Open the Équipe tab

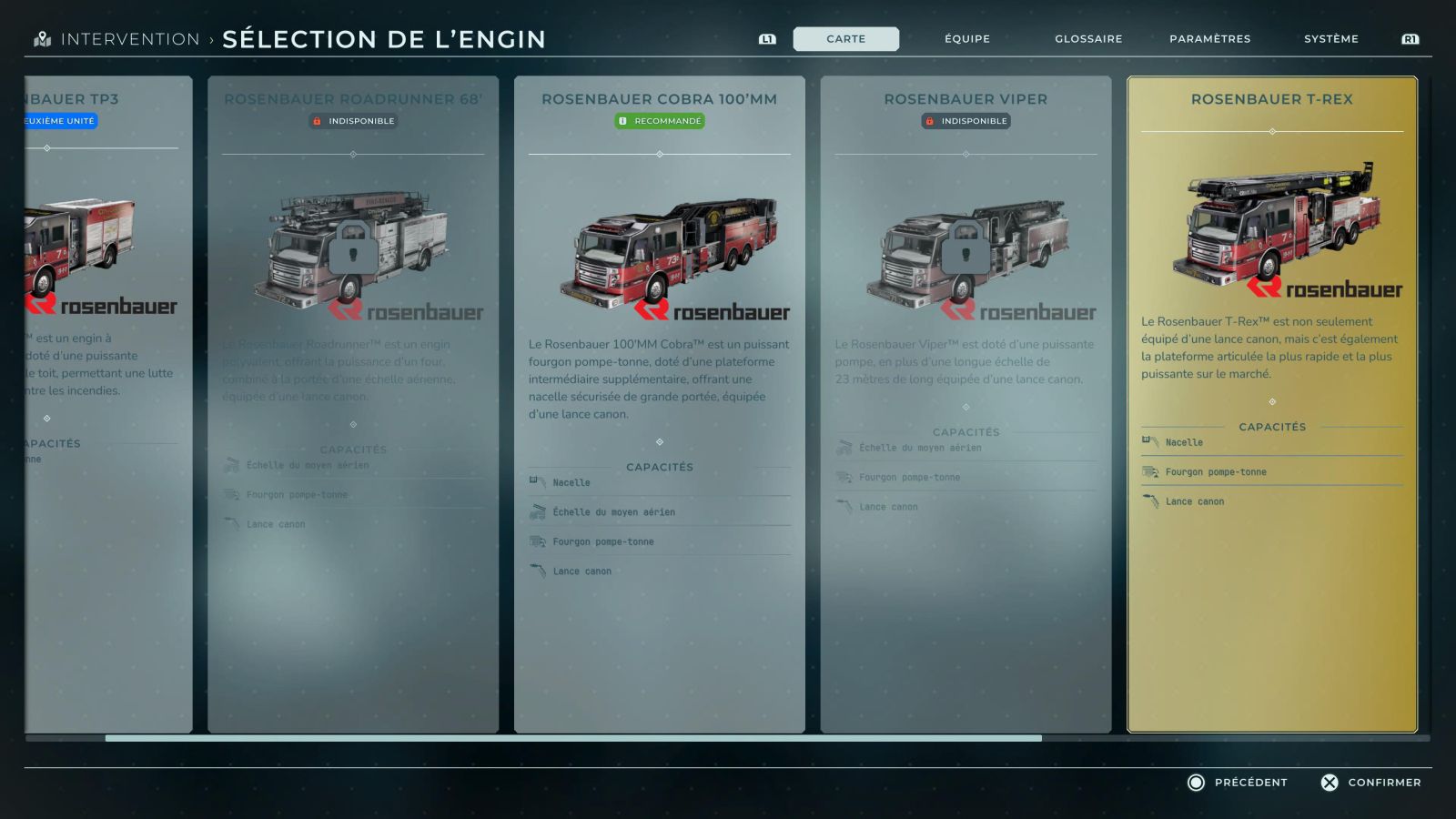pyautogui.click(x=966, y=39)
